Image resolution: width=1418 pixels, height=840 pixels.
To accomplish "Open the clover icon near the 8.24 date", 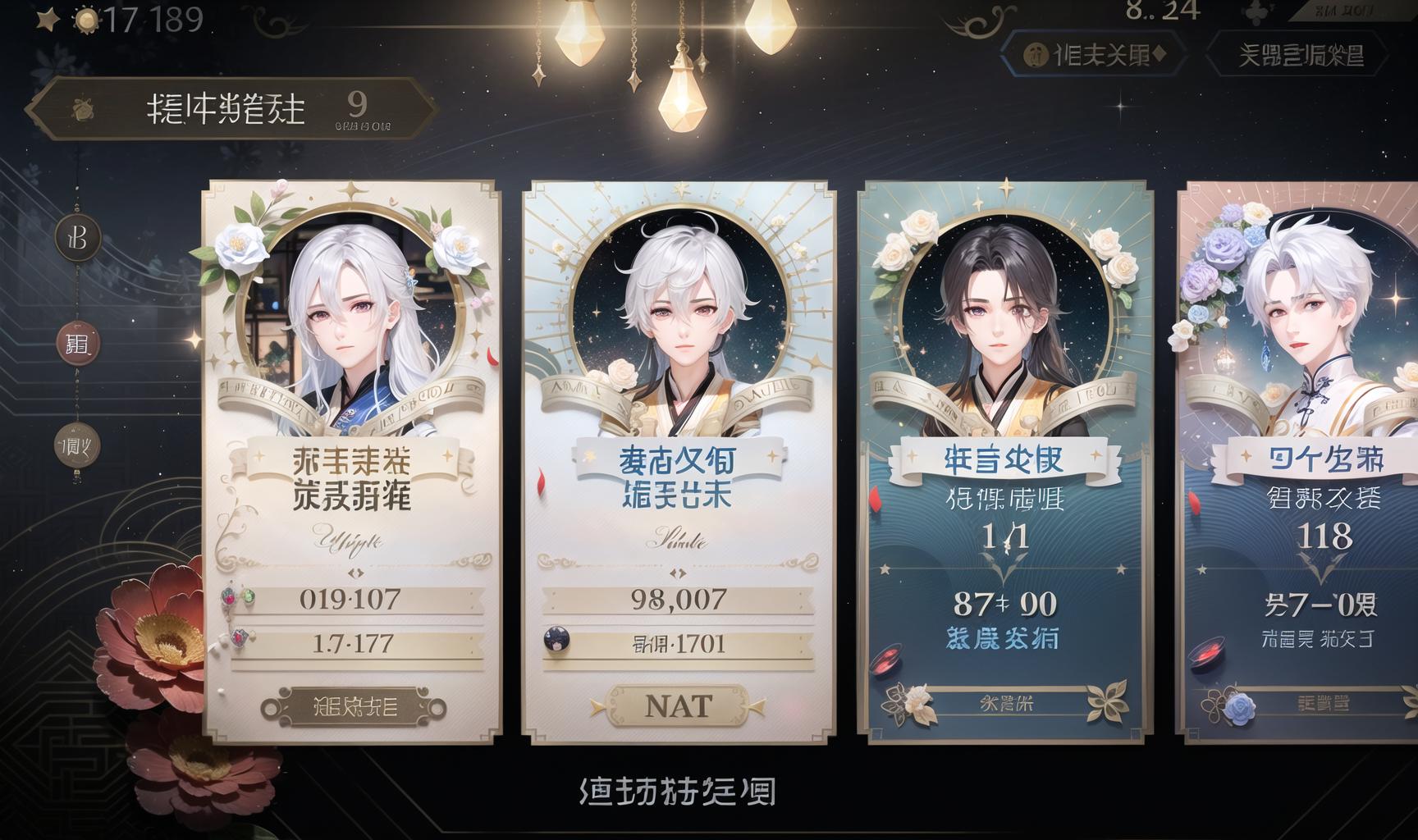I will [1258, 11].
